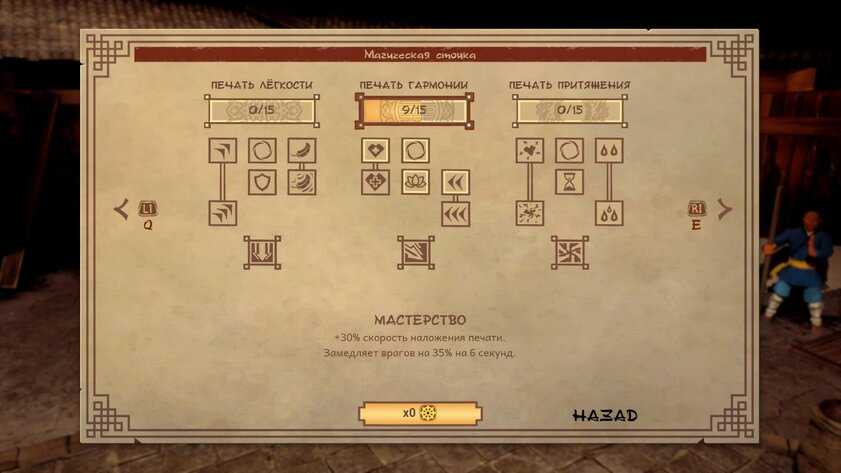Choose the two droplets skill icon
The image size is (841, 473).
pos(609,151)
